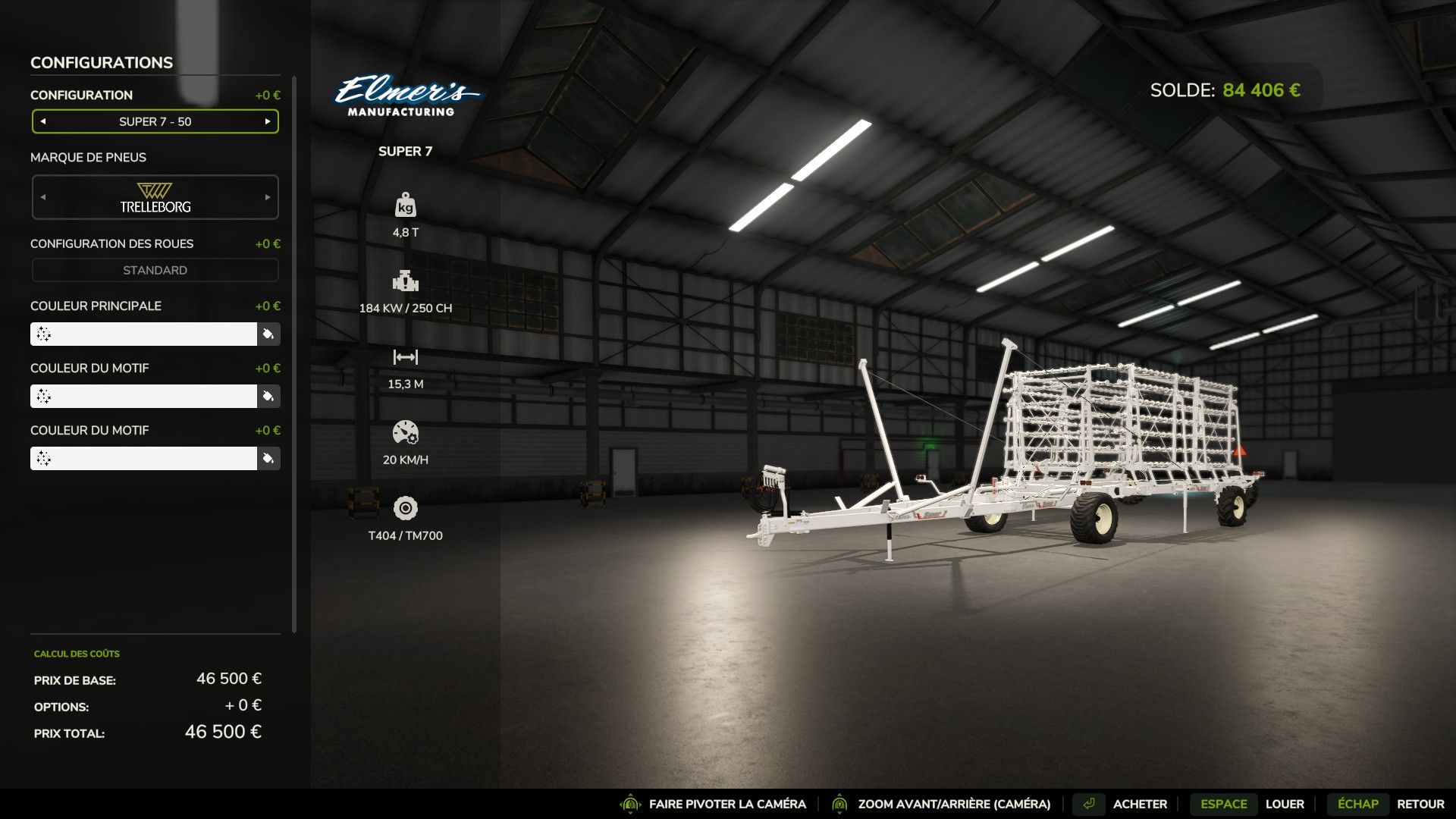
Task: Buy the implement with Acheter
Action: [x=1139, y=804]
